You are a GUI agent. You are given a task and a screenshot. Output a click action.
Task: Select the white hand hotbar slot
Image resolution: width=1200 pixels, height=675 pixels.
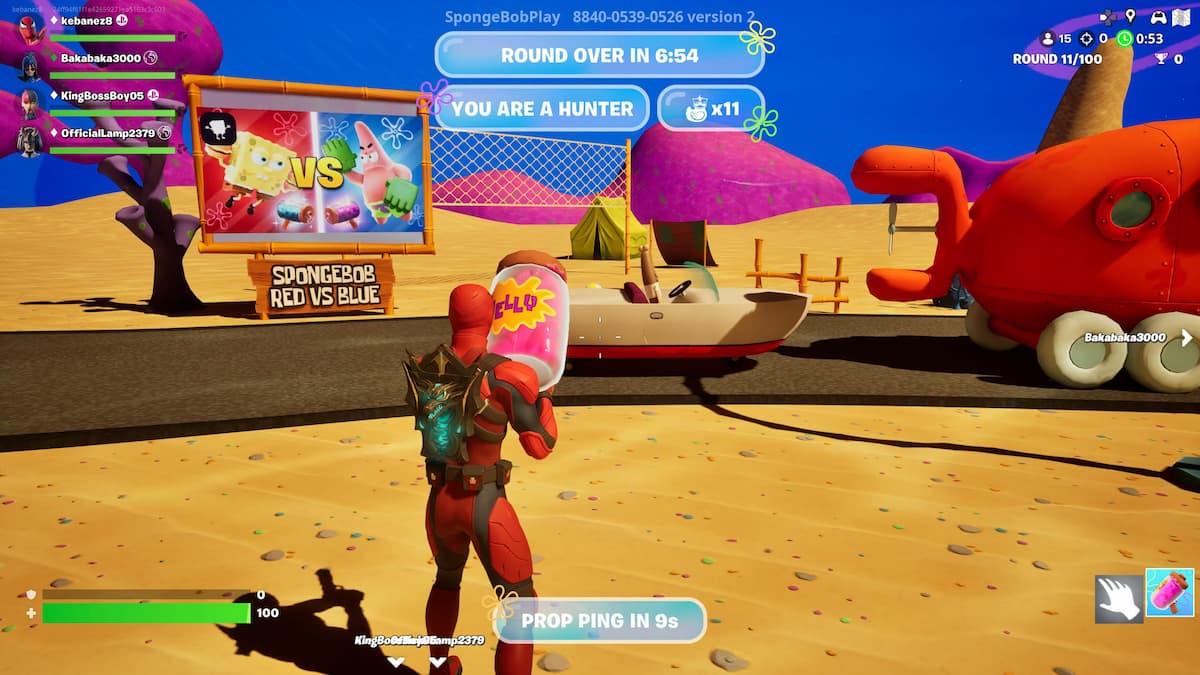pos(1118,597)
